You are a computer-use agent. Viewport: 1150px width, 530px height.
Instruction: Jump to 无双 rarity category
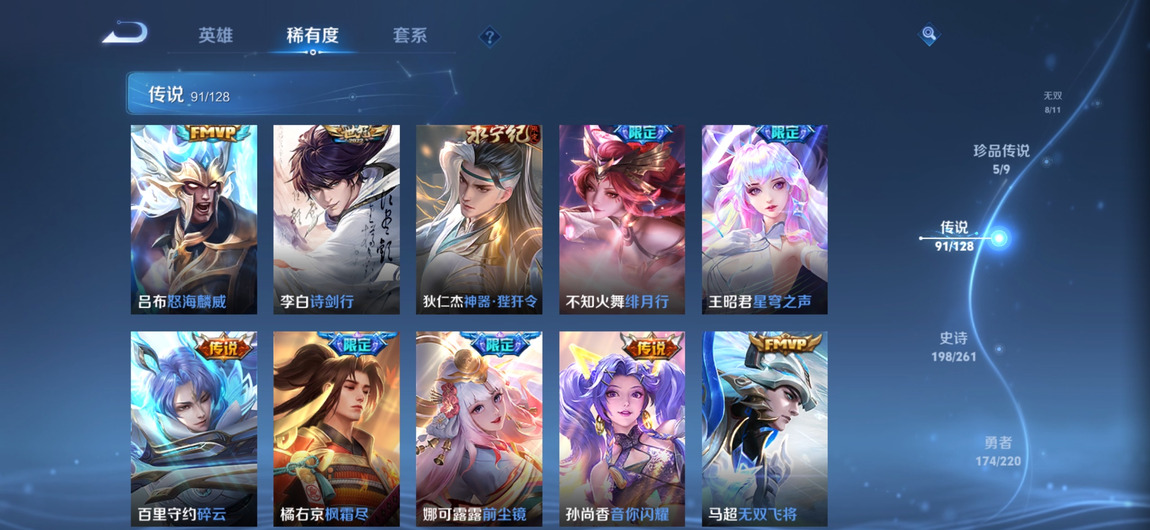click(x=1052, y=101)
